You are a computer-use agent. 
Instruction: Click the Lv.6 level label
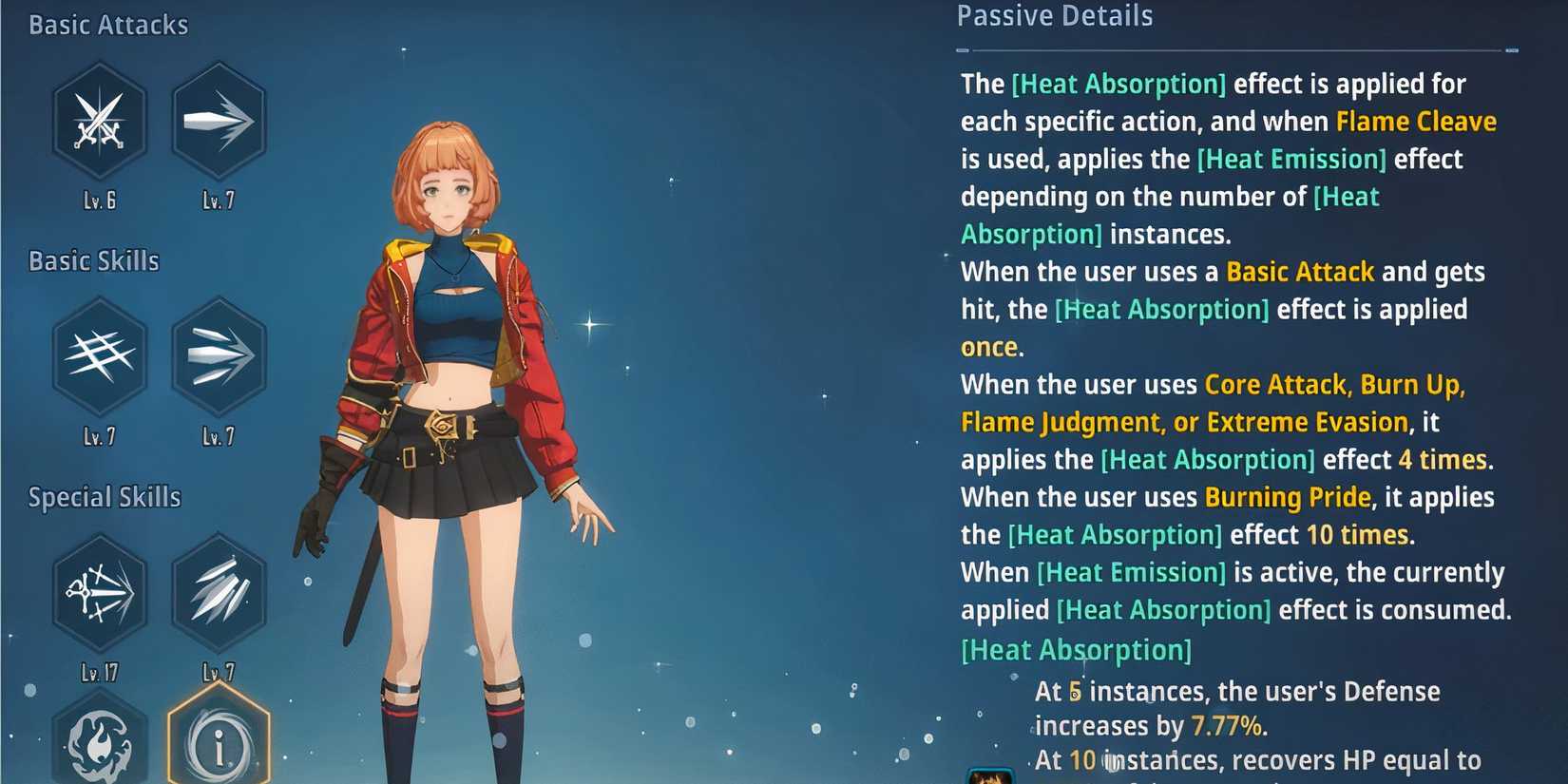(x=99, y=200)
